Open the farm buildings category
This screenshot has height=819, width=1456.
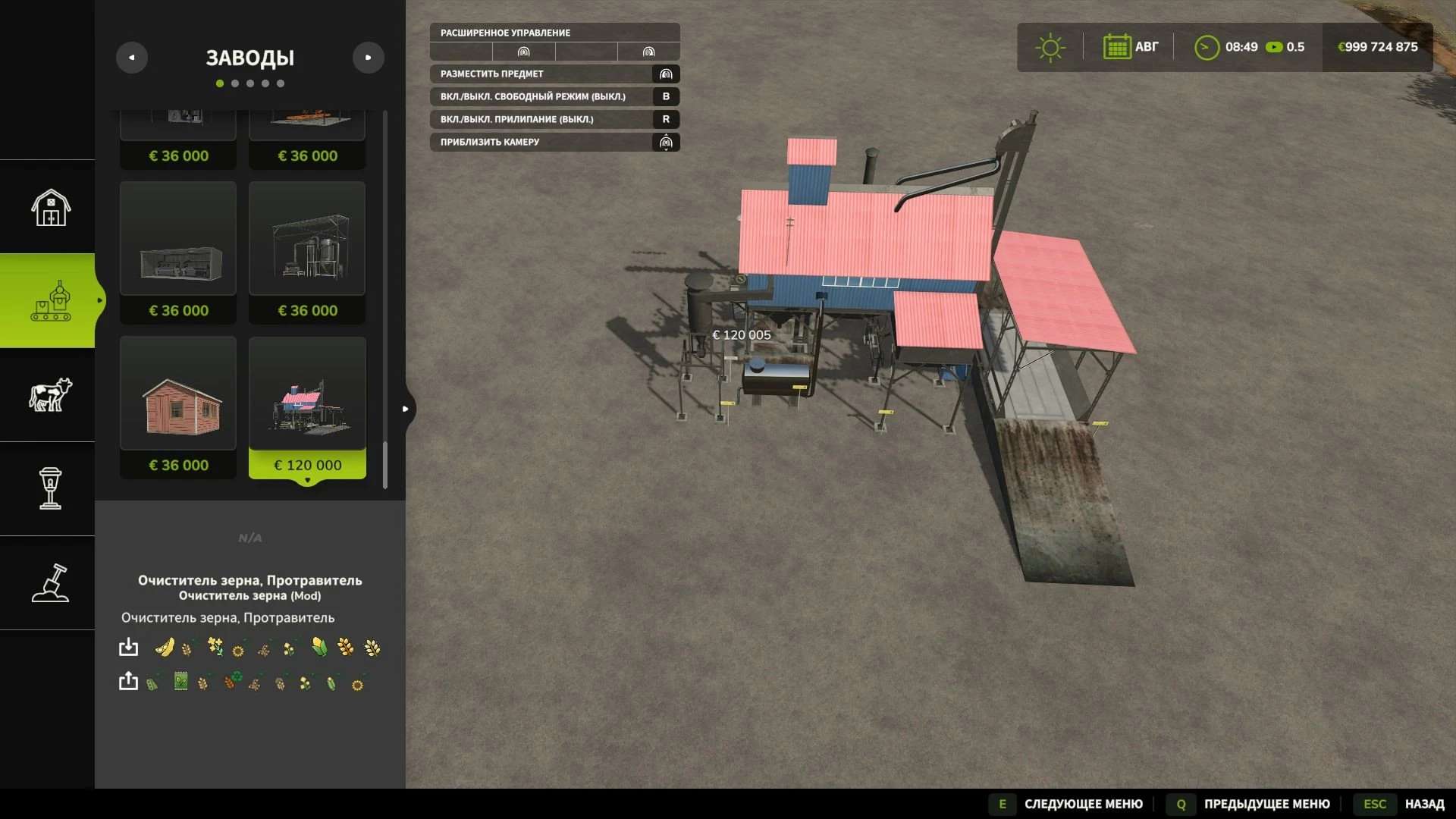tap(50, 207)
